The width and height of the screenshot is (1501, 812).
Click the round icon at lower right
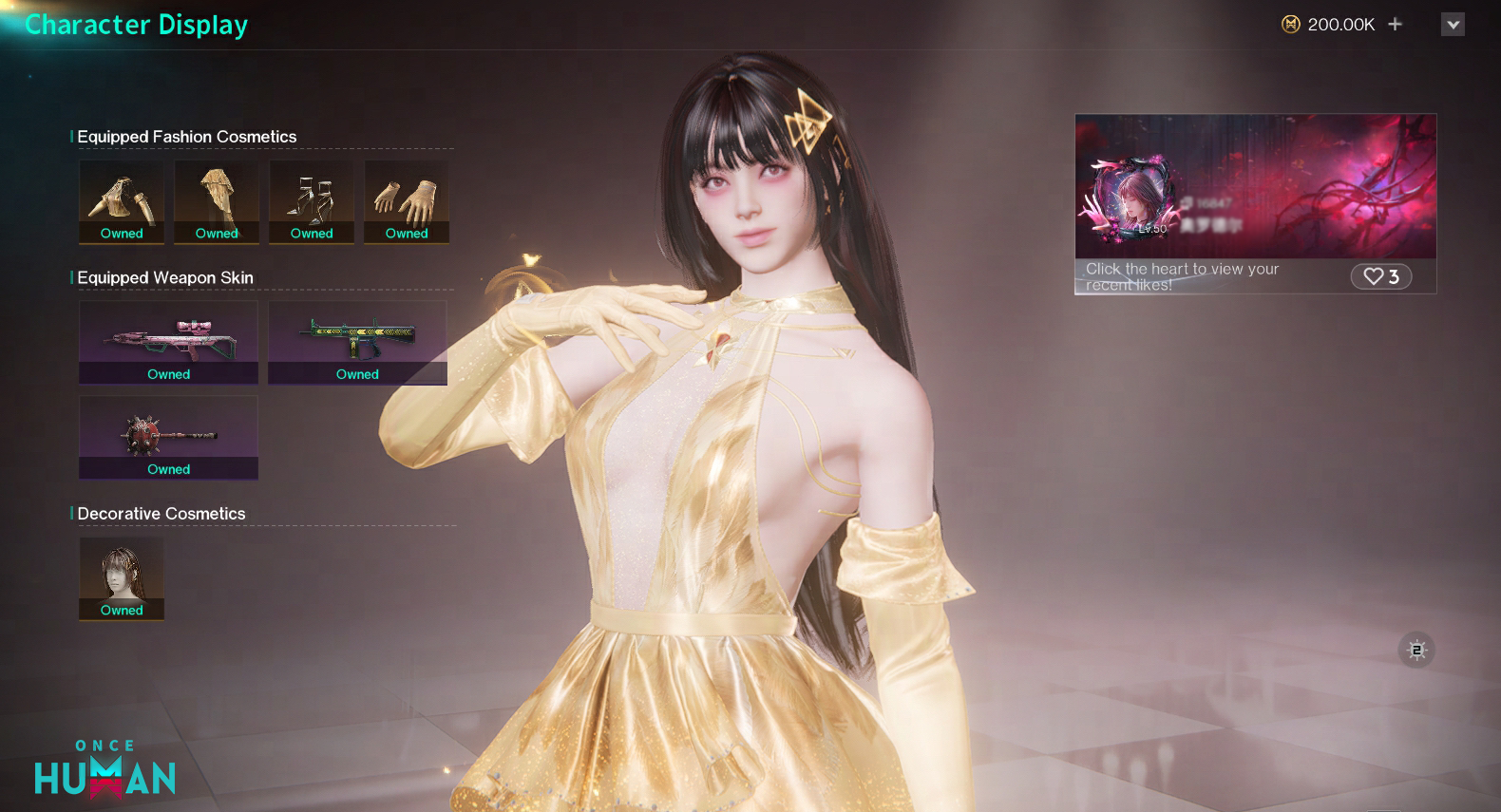1416,651
